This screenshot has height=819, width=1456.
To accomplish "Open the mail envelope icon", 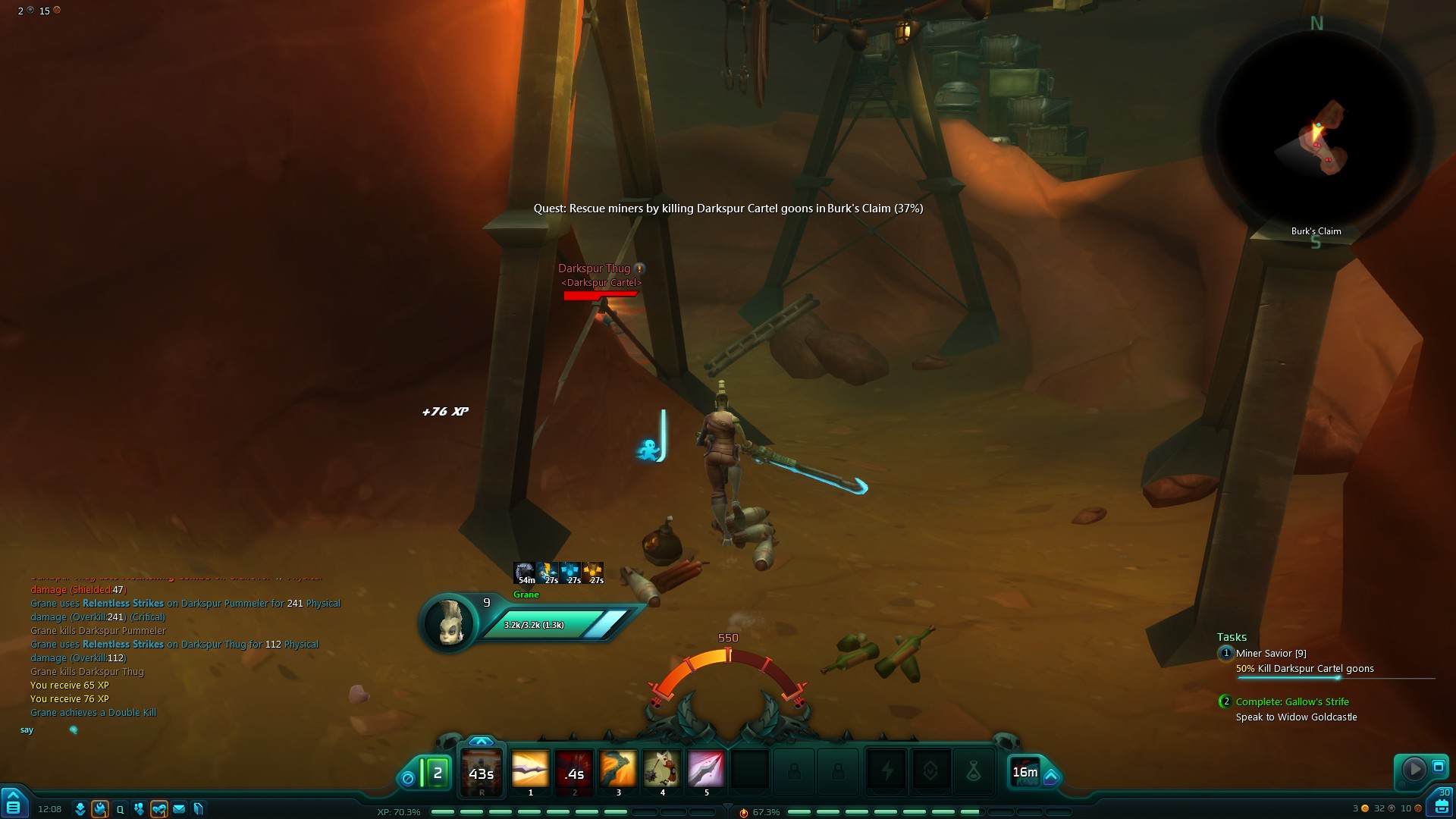I will tap(179, 809).
